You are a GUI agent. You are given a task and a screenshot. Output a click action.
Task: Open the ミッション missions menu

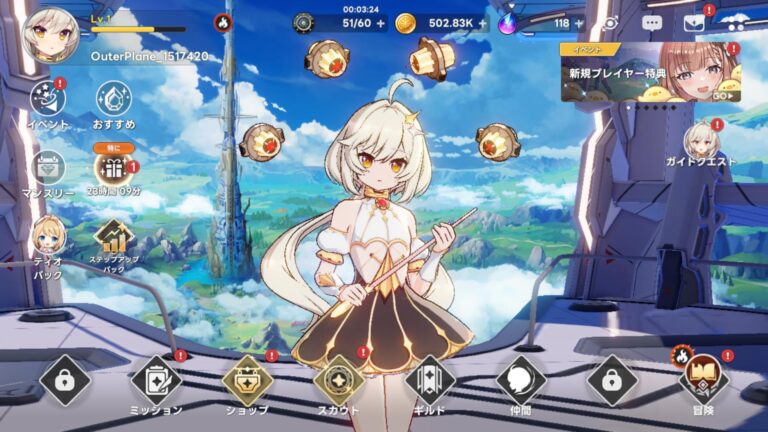(156, 381)
